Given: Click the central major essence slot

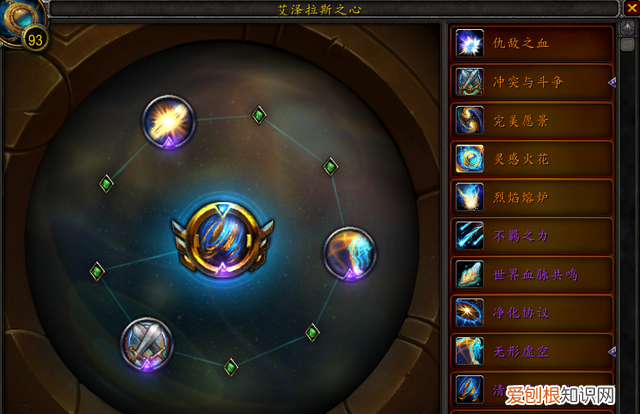Looking at the screenshot, I should pyautogui.click(x=219, y=239).
